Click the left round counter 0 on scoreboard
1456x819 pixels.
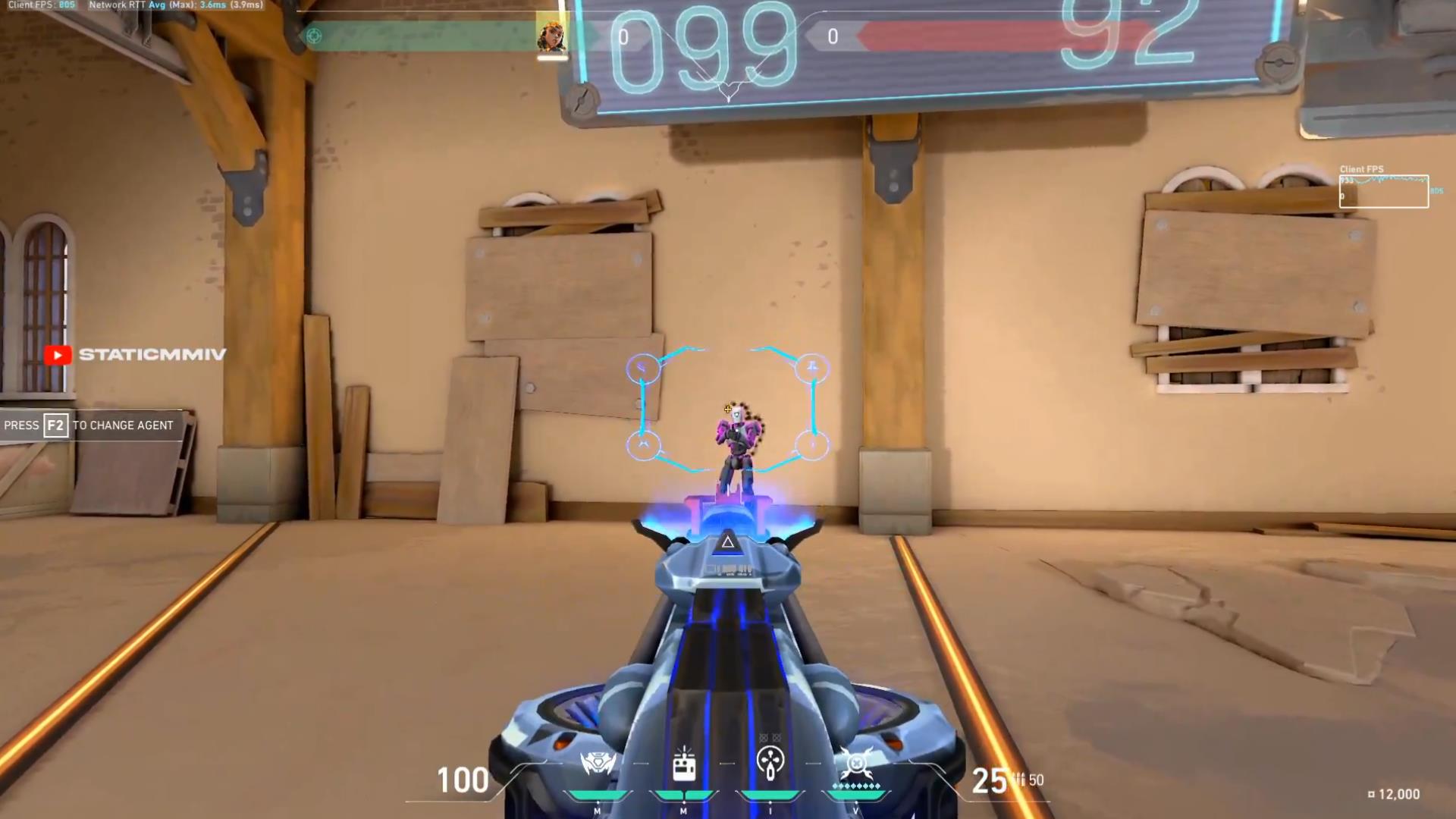coord(623,36)
